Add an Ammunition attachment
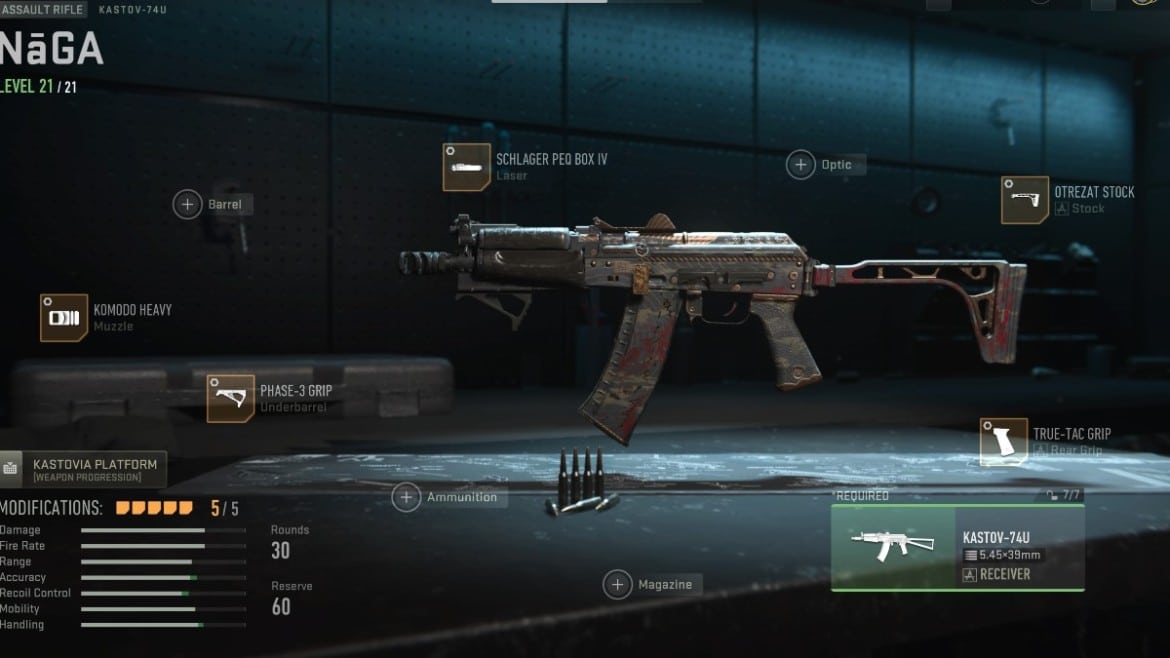1170x658 pixels. [406, 497]
